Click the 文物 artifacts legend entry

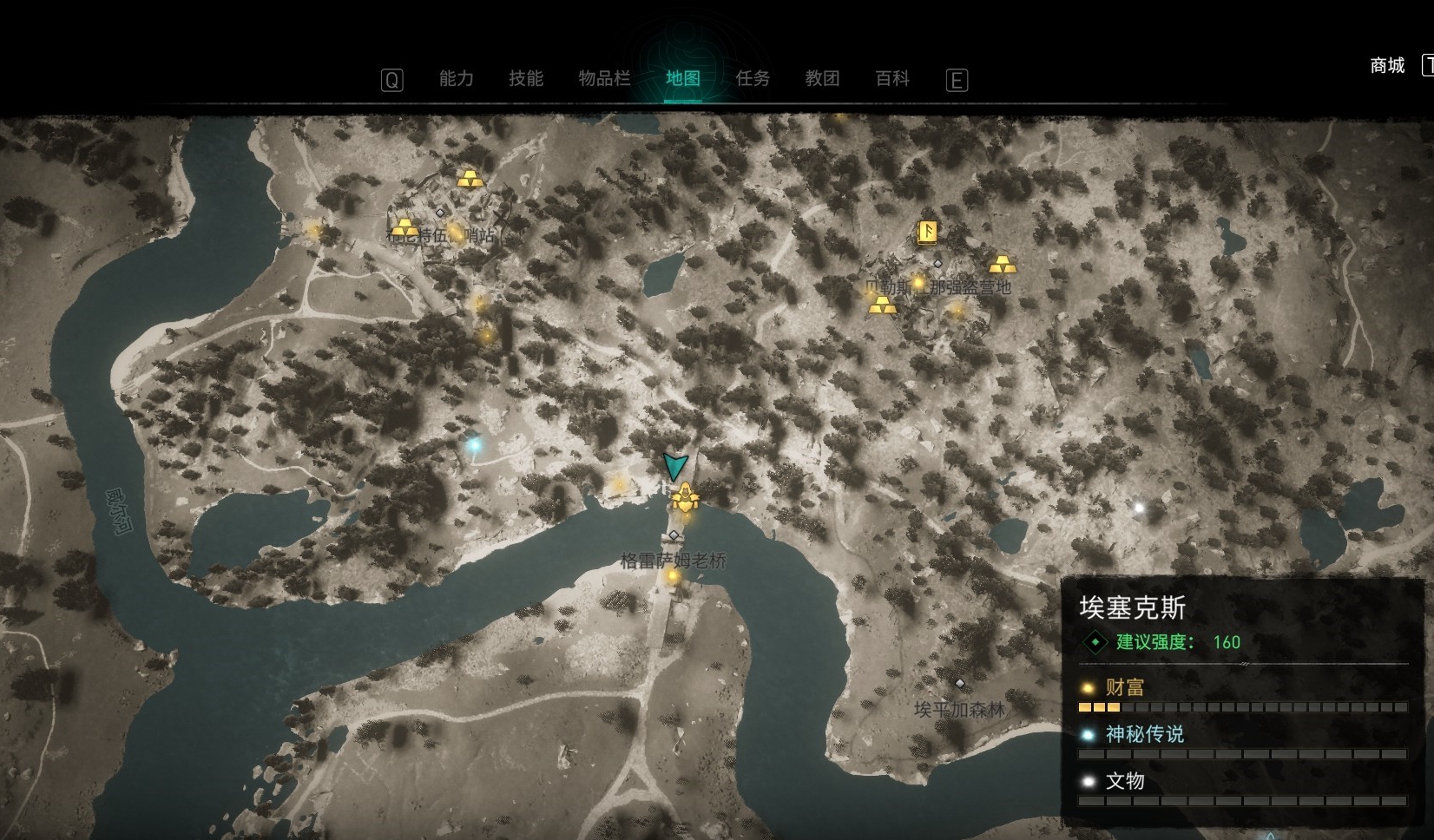click(x=1124, y=782)
